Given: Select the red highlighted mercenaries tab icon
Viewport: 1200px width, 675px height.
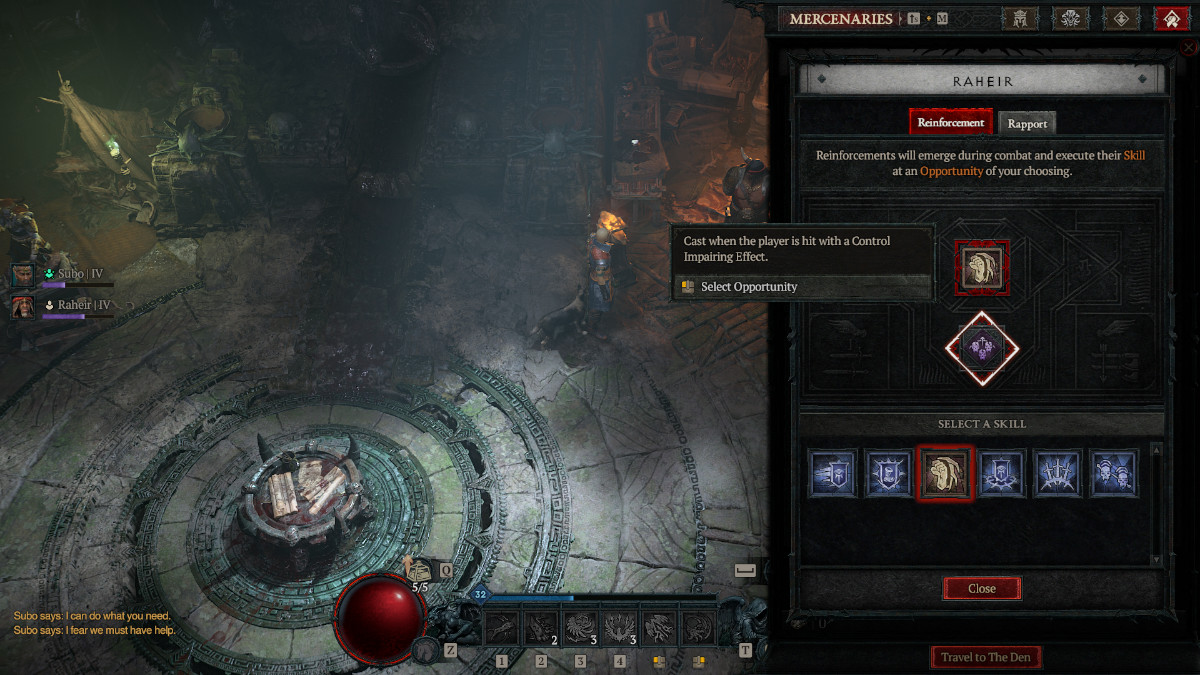Looking at the screenshot, I should (x=1171, y=19).
